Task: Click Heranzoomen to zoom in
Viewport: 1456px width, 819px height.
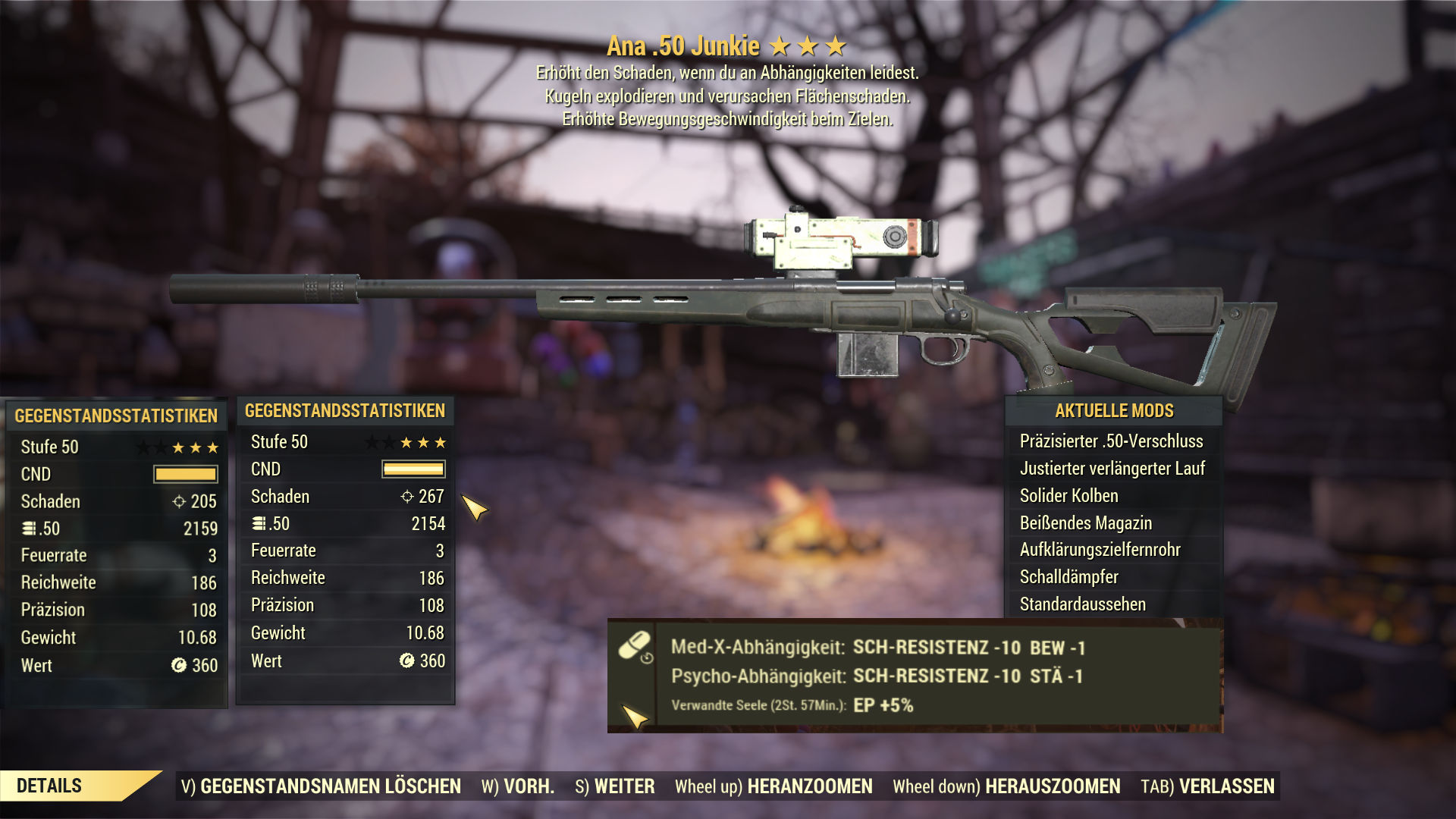Action: pyautogui.click(x=773, y=786)
